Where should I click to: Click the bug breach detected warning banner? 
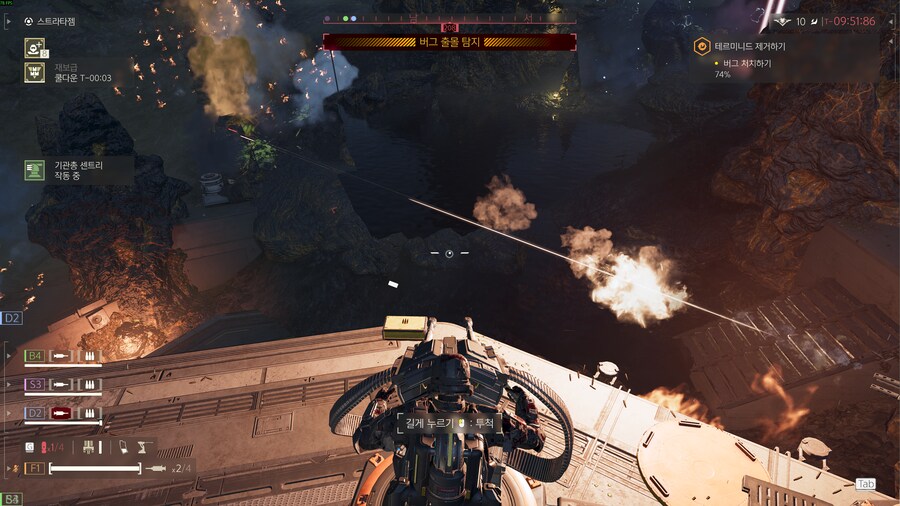click(449, 42)
